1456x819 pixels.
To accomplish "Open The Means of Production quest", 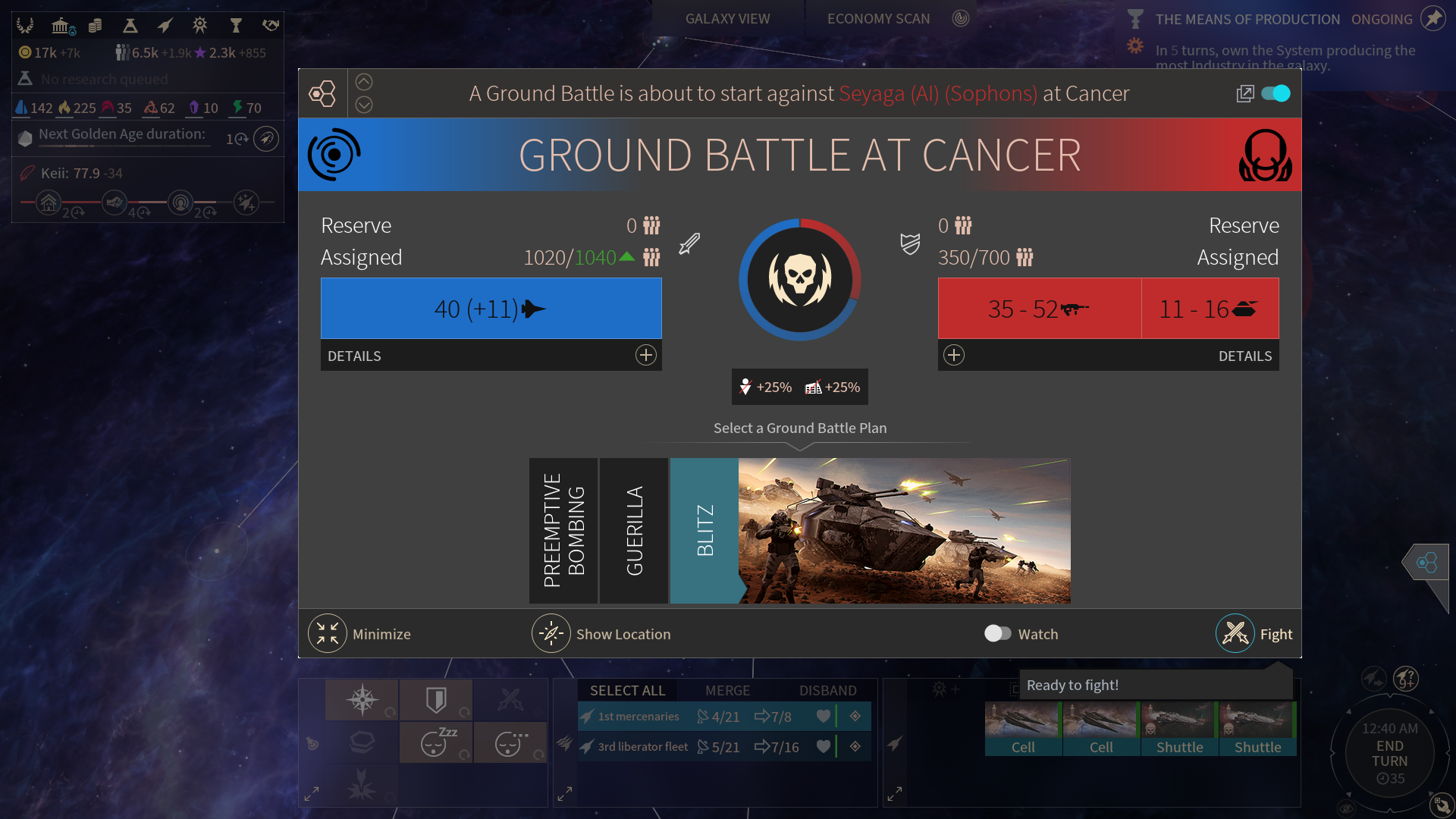I will (1247, 20).
